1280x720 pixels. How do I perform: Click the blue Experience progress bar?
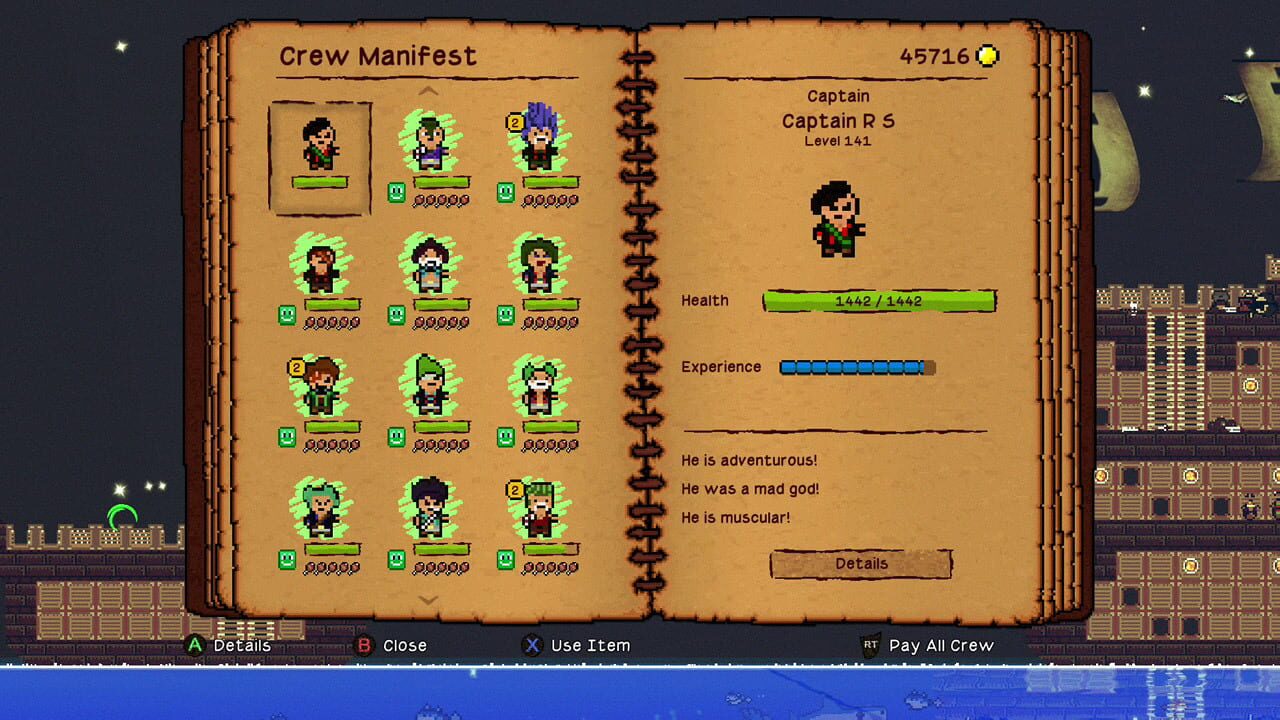click(x=855, y=367)
